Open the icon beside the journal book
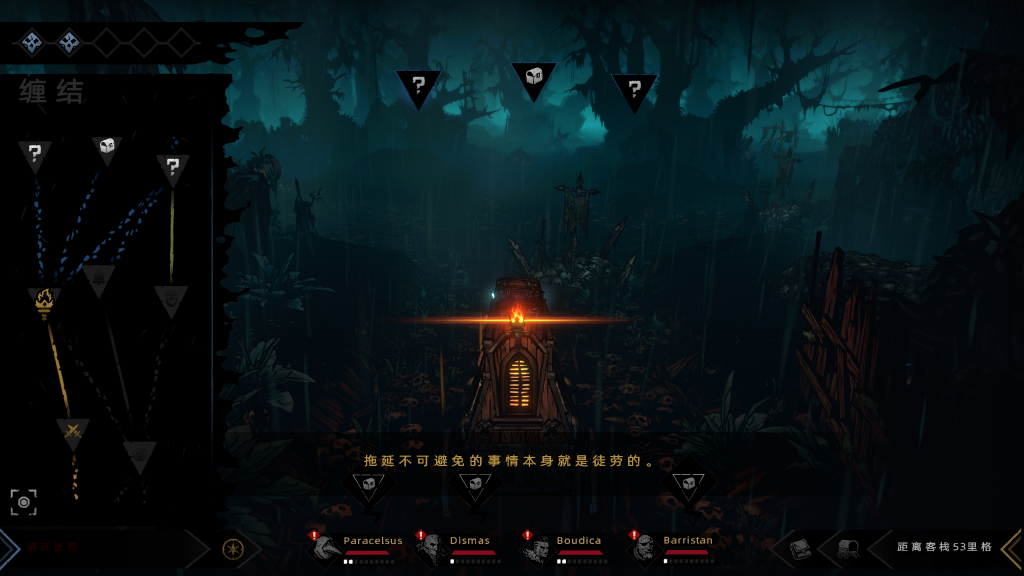 pyautogui.click(x=846, y=548)
